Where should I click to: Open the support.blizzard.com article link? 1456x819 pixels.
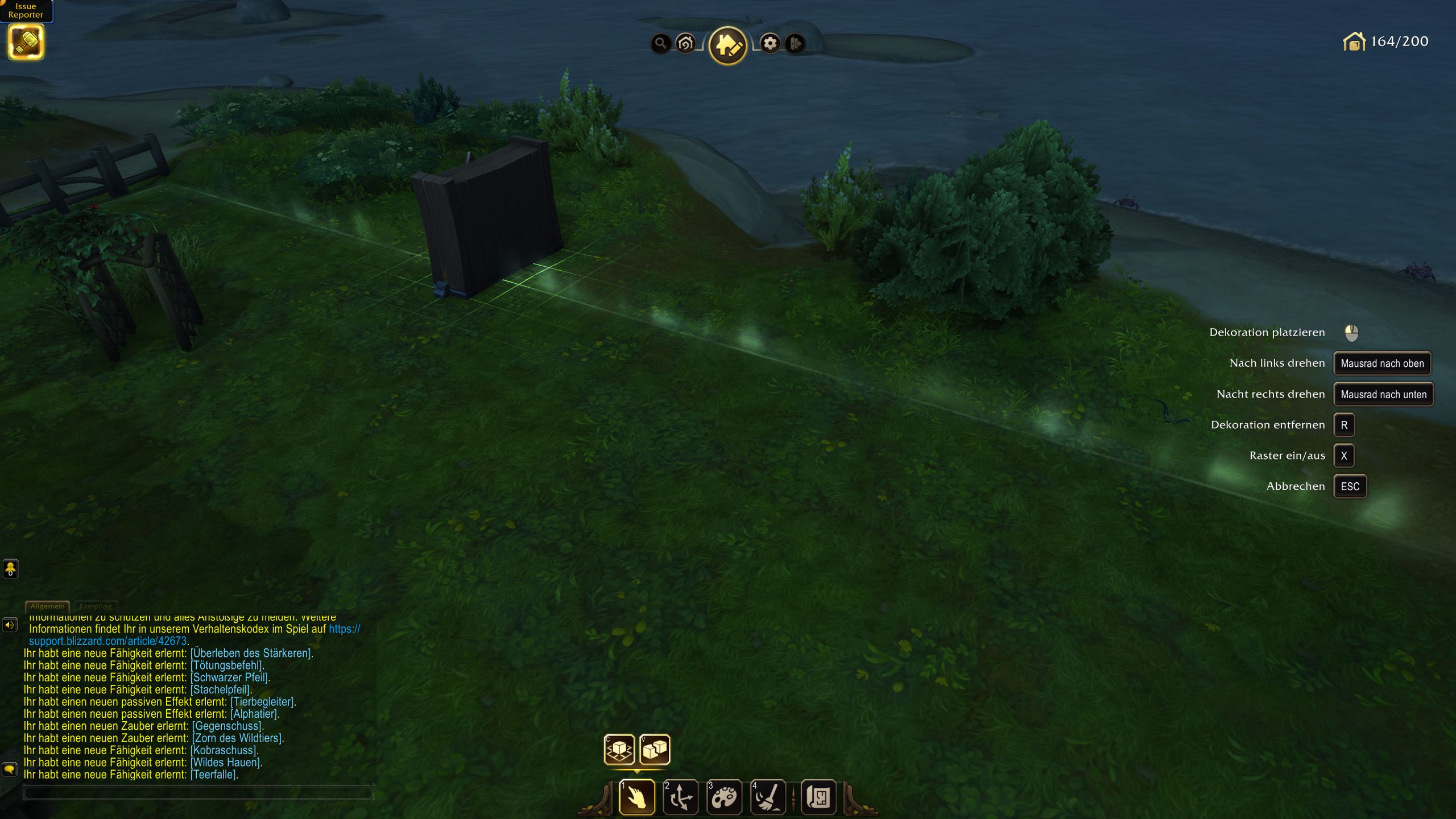pyautogui.click(x=108, y=641)
